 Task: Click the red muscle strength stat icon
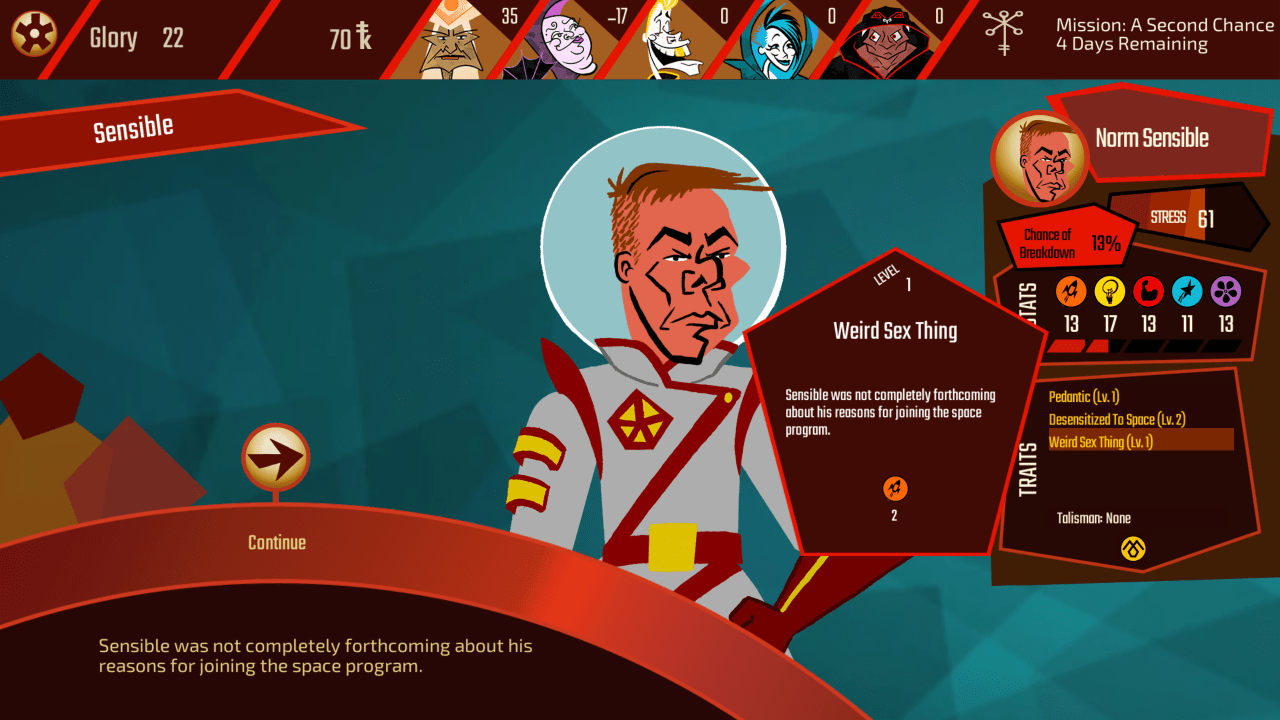1148,293
